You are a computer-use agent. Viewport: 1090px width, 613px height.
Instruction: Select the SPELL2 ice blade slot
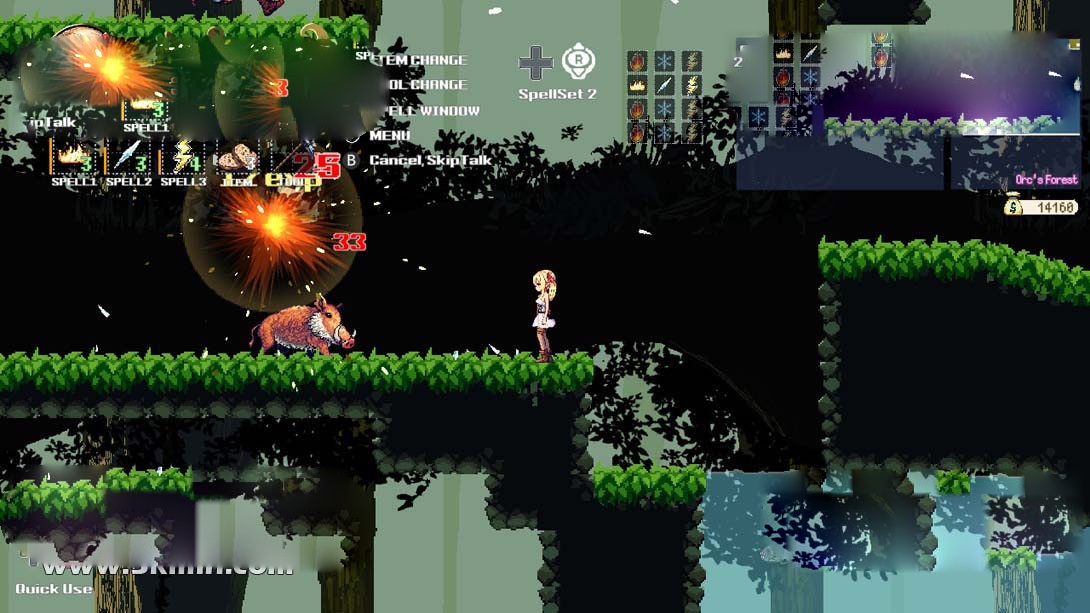click(129, 157)
